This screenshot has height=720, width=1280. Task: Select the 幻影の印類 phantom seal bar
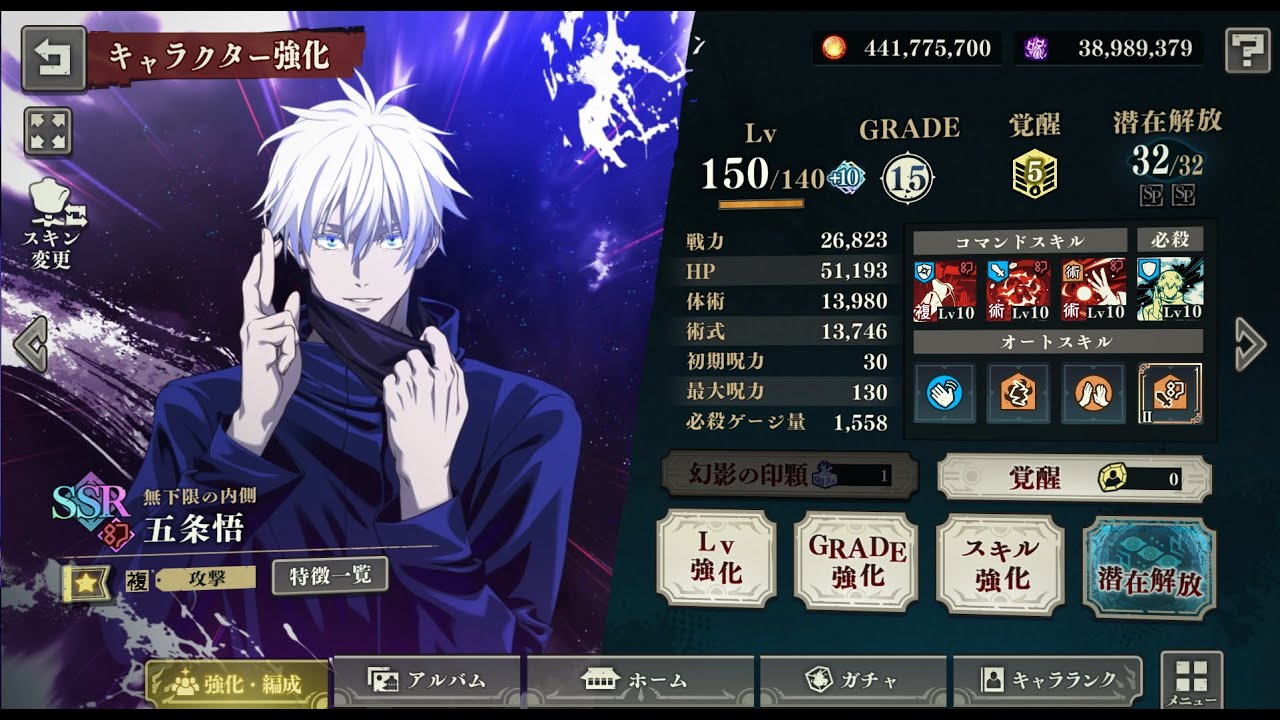pyautogui.click(x=789, y=475)
